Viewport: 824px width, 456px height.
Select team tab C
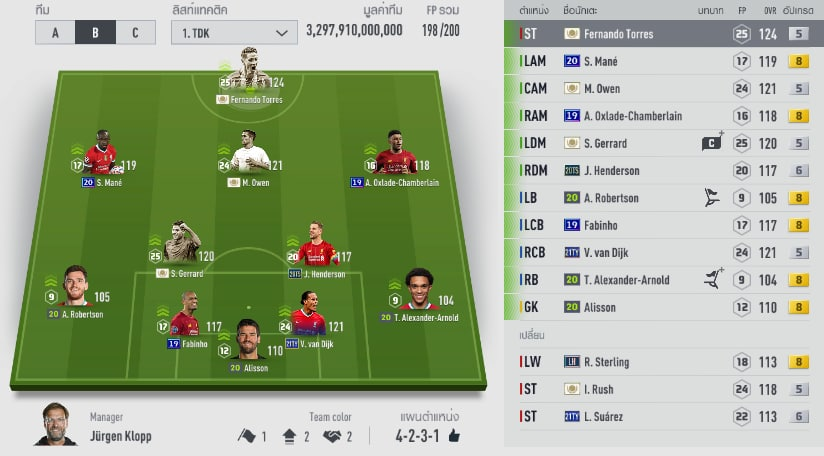point(136,32)
